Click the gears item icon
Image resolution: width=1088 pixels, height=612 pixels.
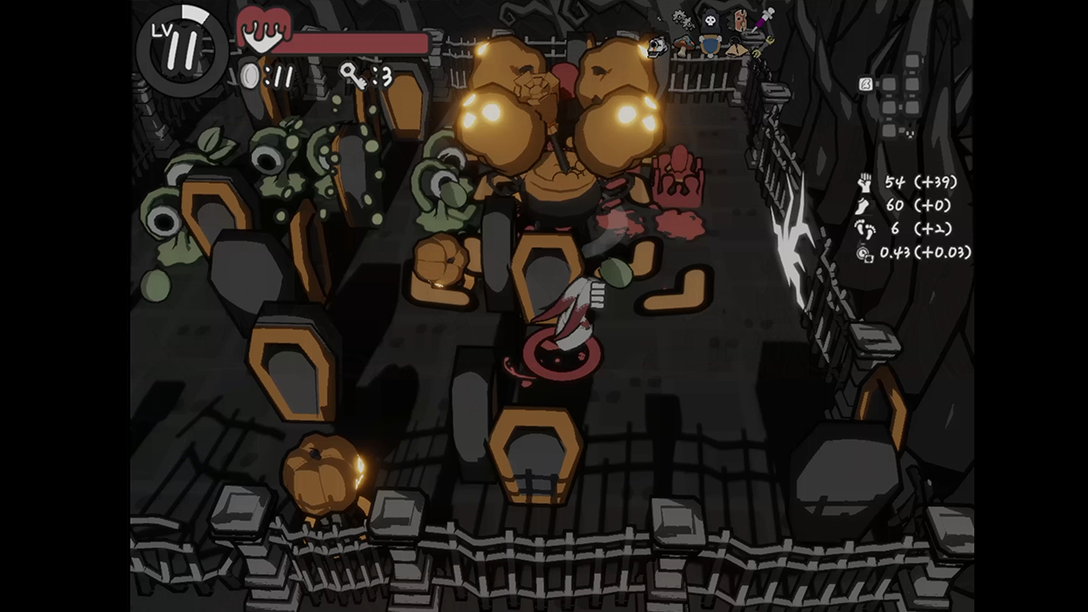683,20
